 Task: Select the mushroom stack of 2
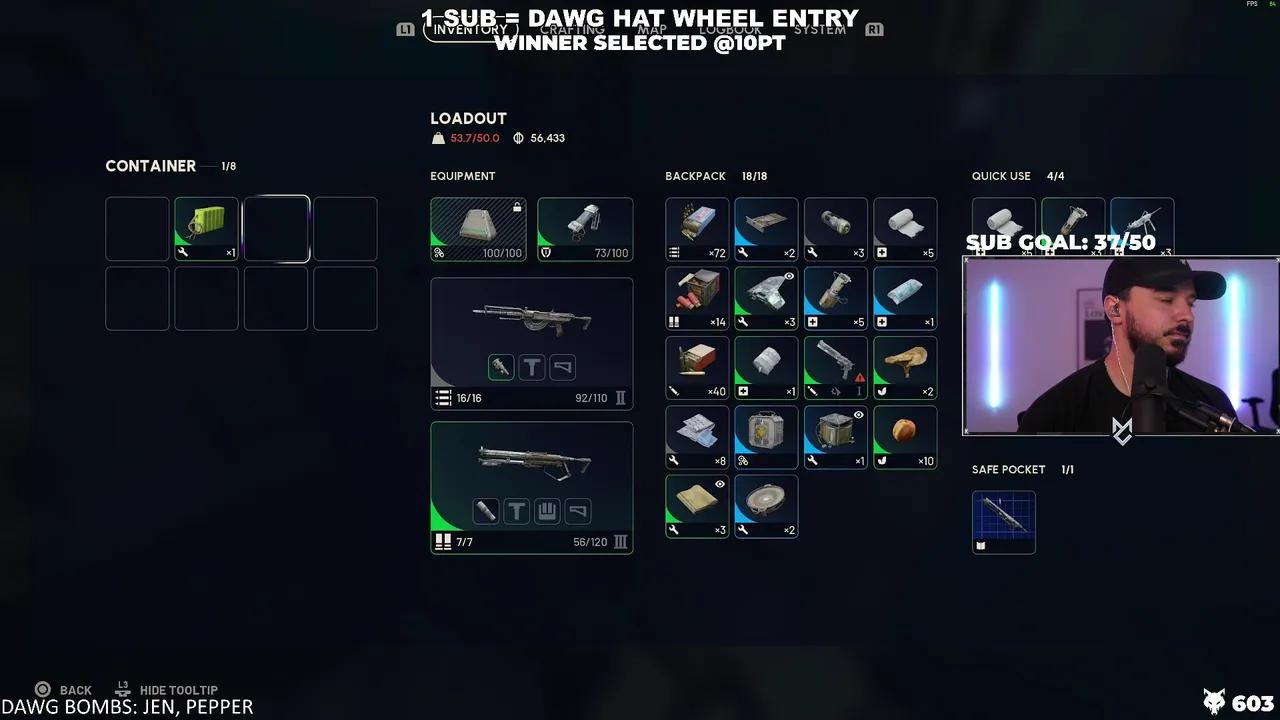coord(905,367)
